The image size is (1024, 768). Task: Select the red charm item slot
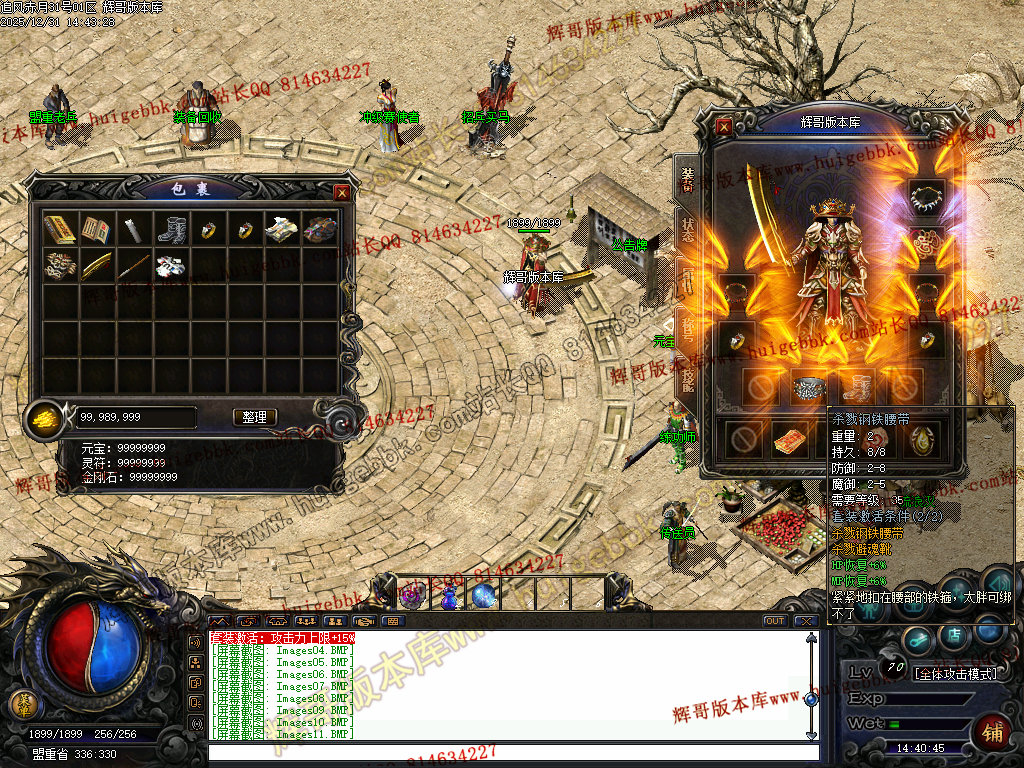(x=790, y=439)
